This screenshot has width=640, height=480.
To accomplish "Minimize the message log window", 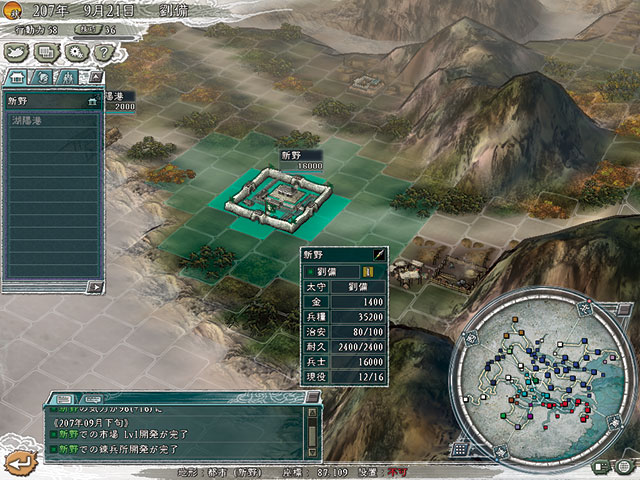I will click(x=312, y=397).
